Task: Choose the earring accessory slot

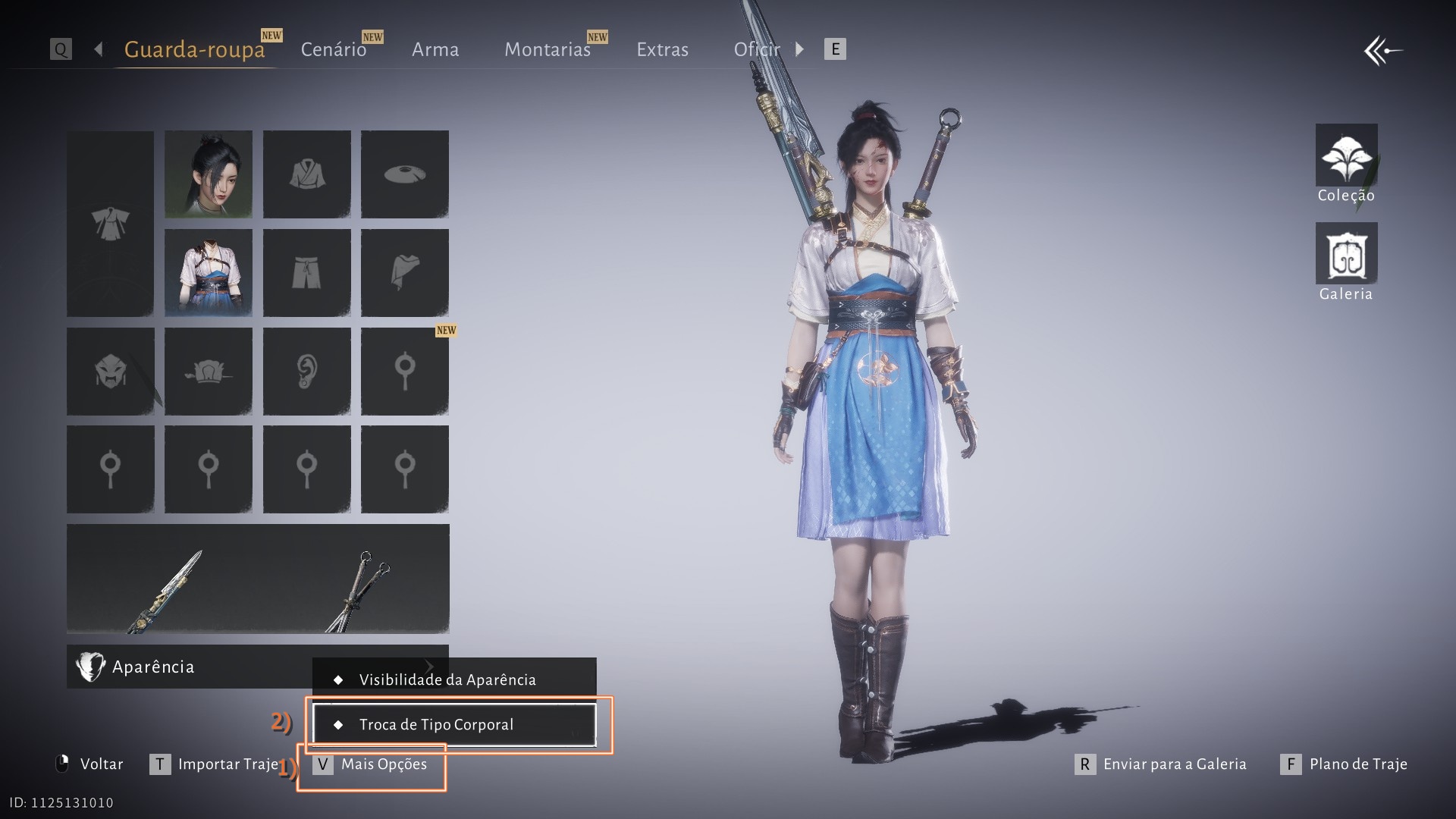Action: pos(306,371)
